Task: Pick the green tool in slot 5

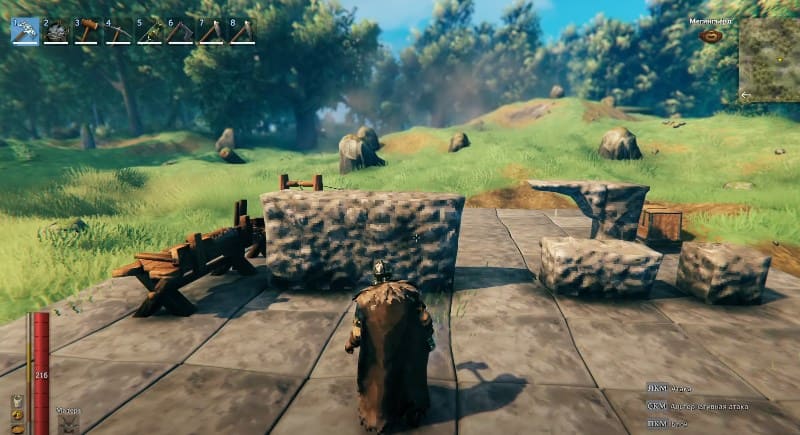Action: [x=149, y=31]
